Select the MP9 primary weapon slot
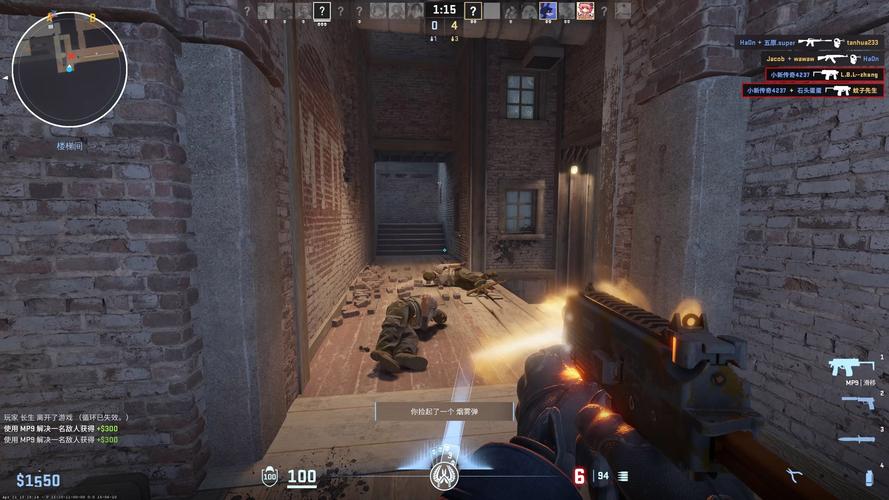 (852, 366)
